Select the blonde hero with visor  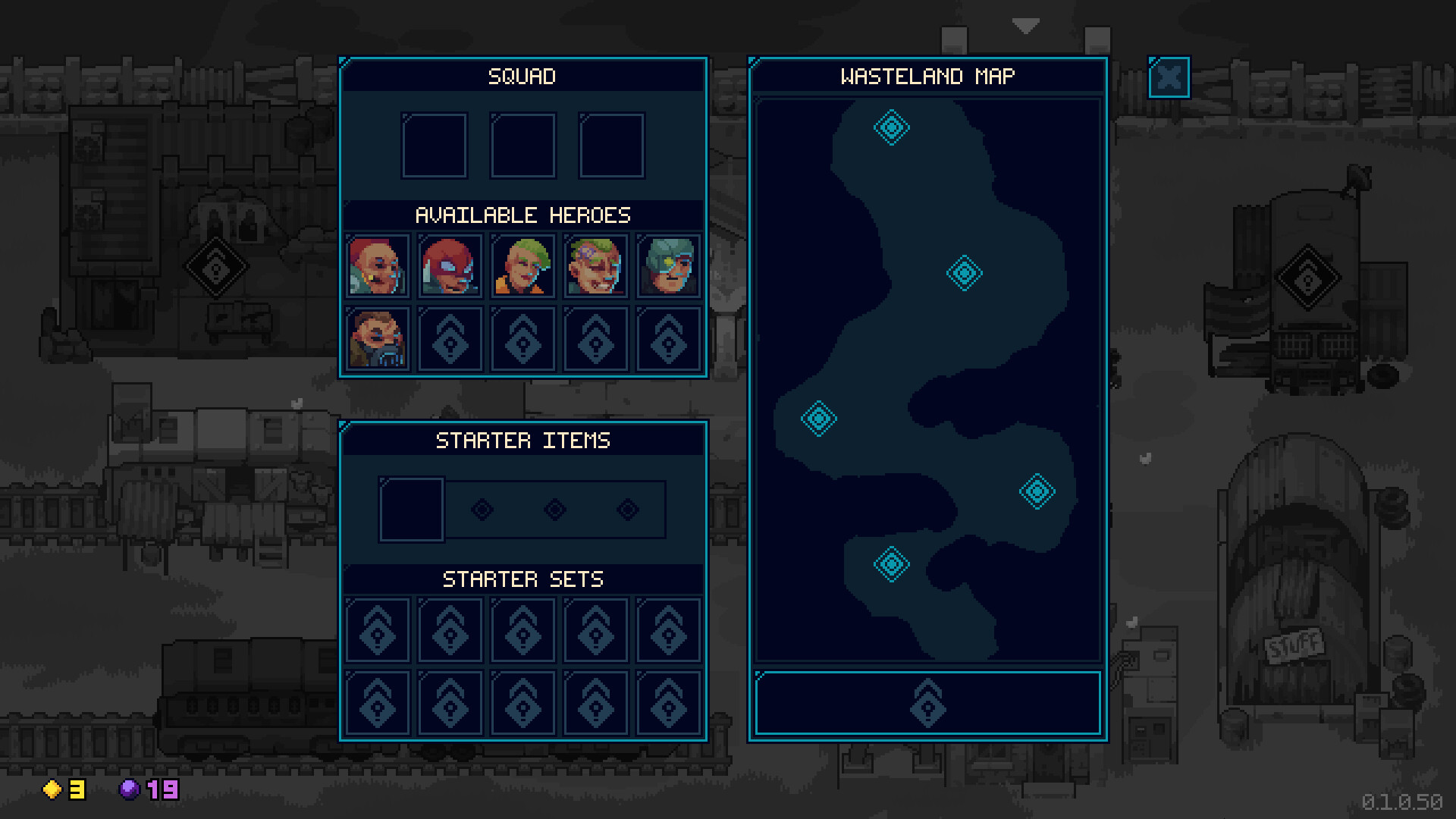click(595, 267)
